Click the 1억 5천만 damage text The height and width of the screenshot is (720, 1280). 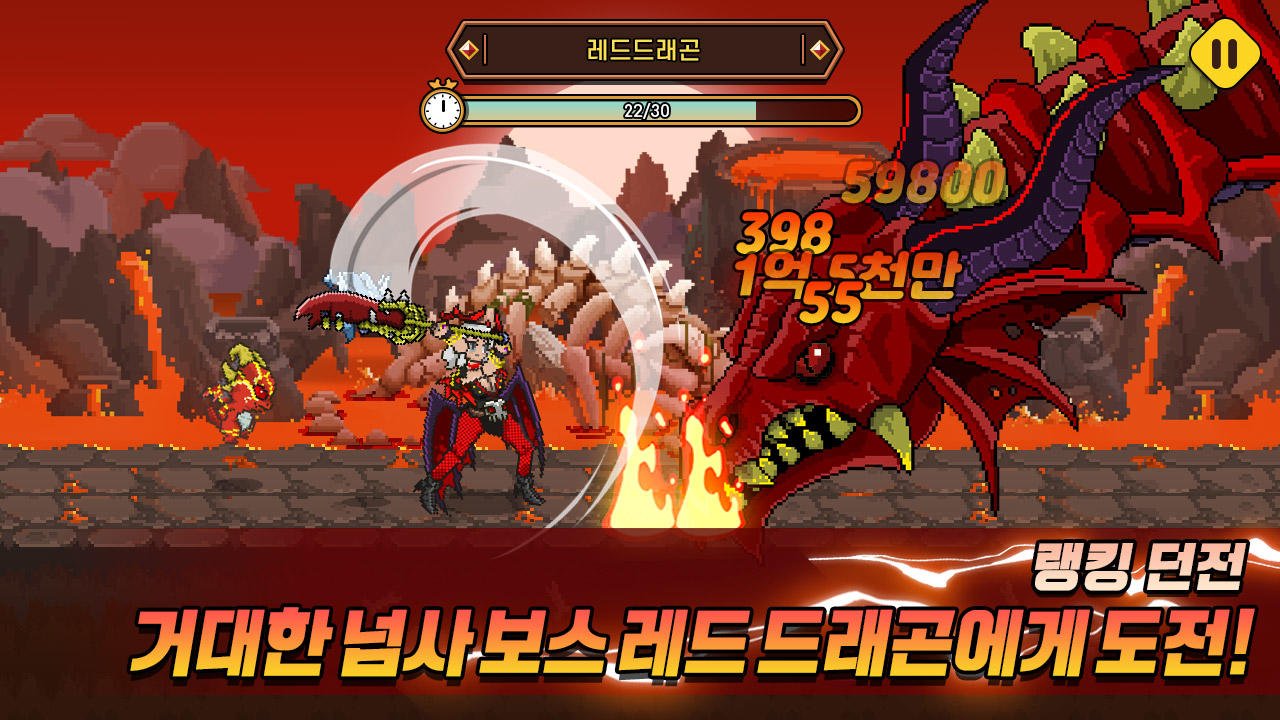[845, 268]
